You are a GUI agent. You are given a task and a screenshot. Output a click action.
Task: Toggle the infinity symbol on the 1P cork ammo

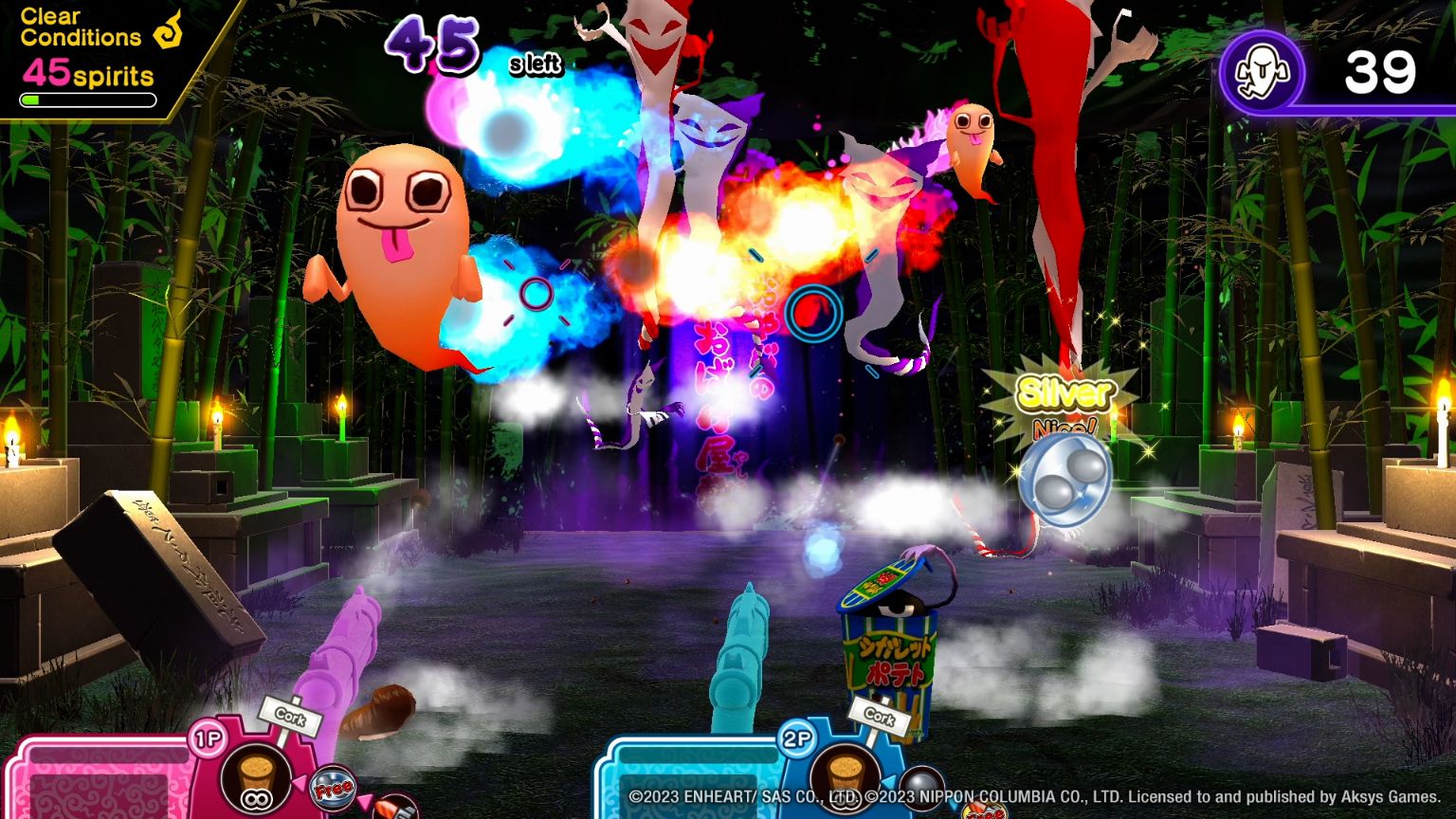click(254, 799)
